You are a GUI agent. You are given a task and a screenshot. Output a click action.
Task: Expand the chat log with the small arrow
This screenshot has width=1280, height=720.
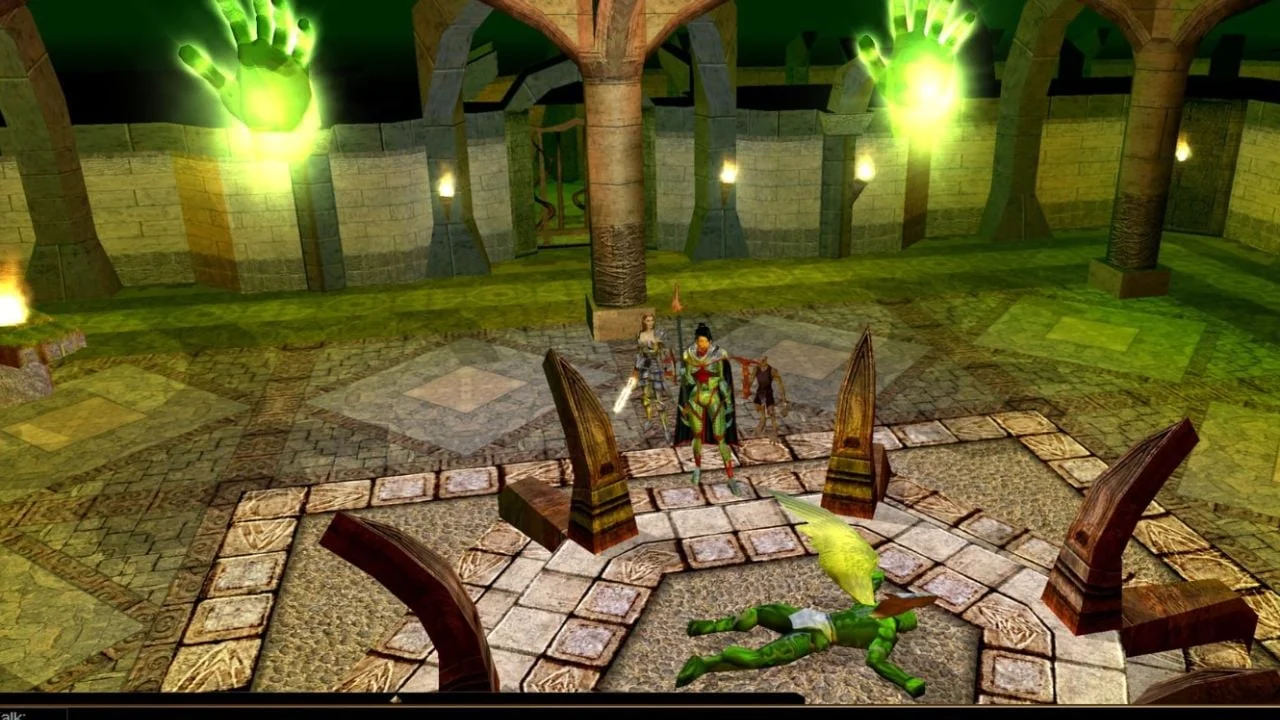395,699
